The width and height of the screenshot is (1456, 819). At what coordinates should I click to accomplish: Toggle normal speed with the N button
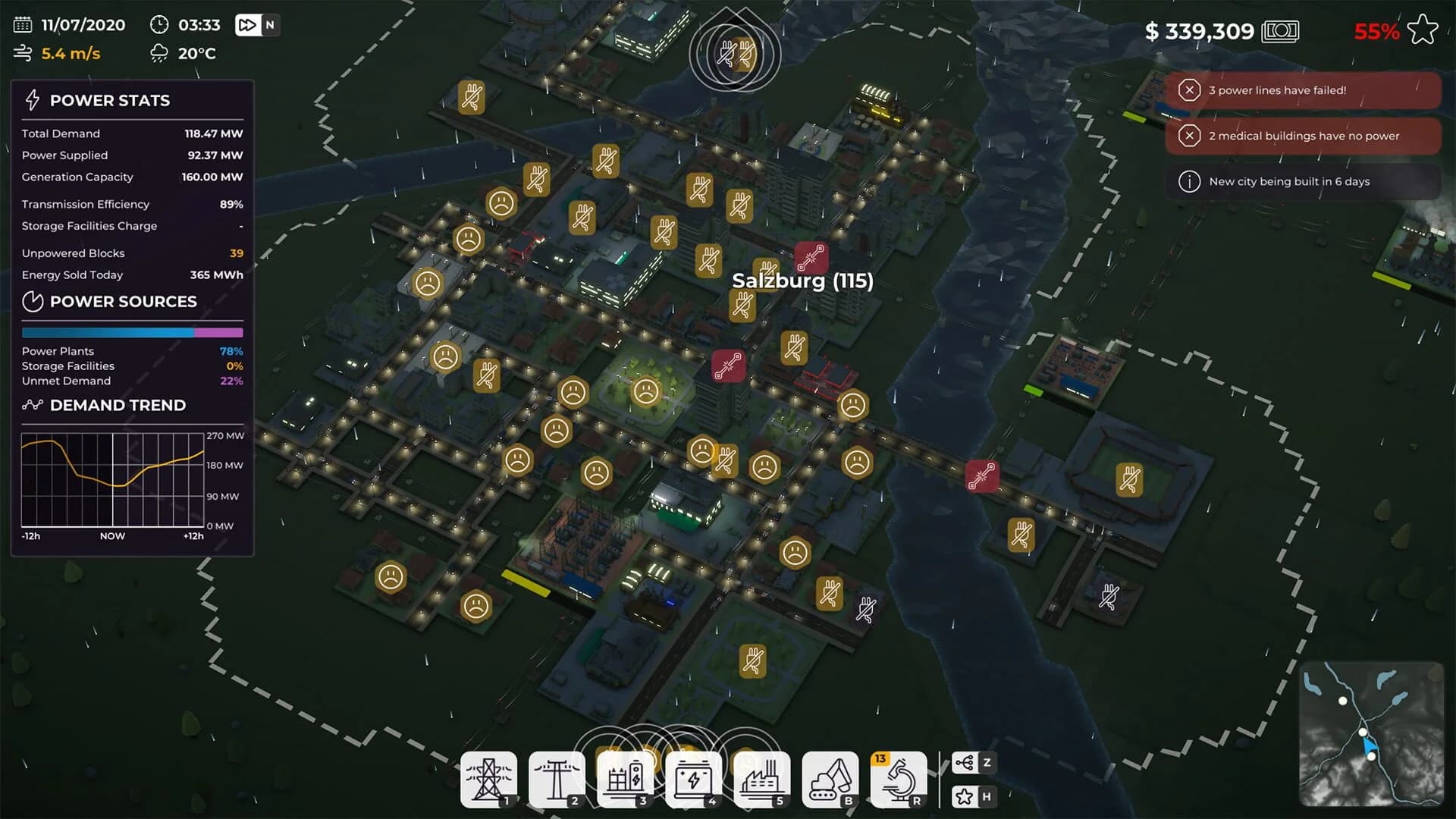pyautogui.click(x=269, y=25)
